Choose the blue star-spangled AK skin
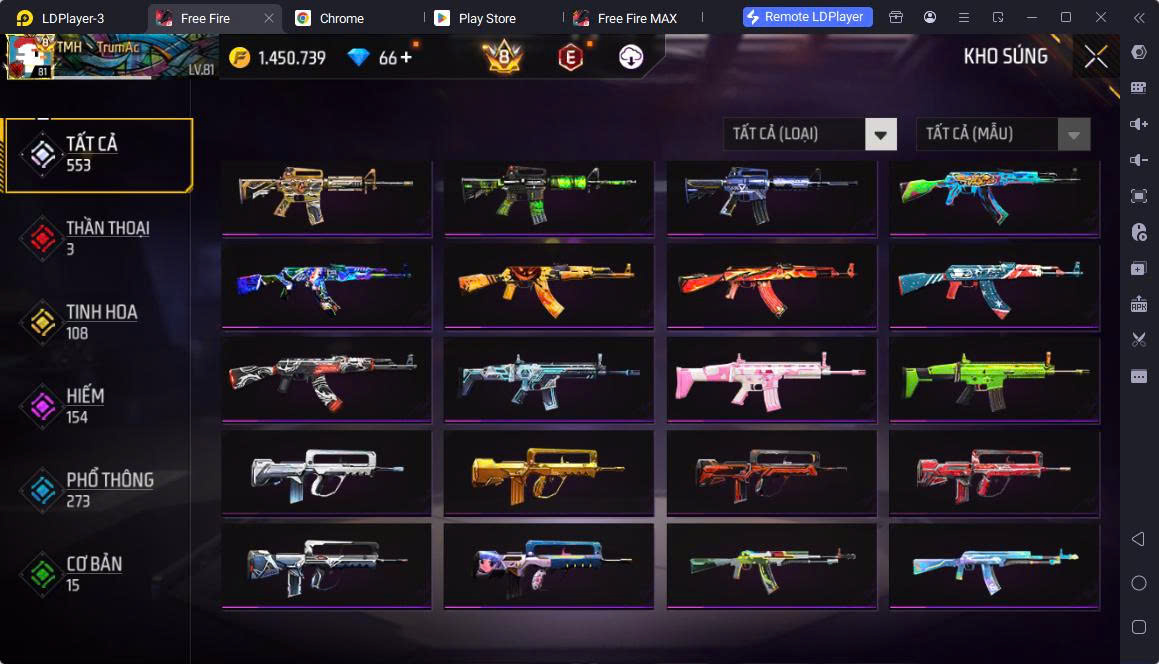1159x664 pixels. pos(994,286)
